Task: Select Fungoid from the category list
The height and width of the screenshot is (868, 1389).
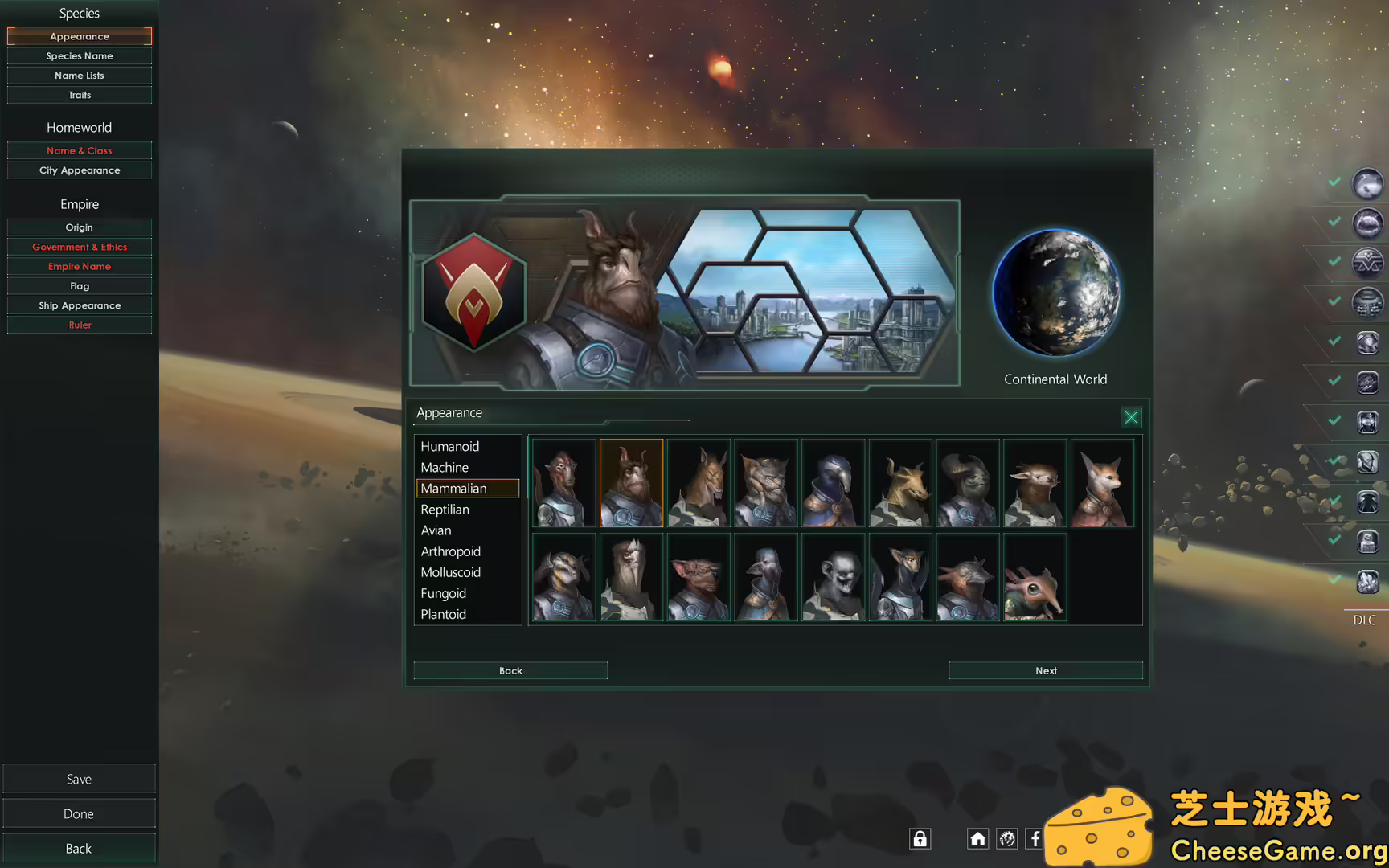Action: point(443,593)
